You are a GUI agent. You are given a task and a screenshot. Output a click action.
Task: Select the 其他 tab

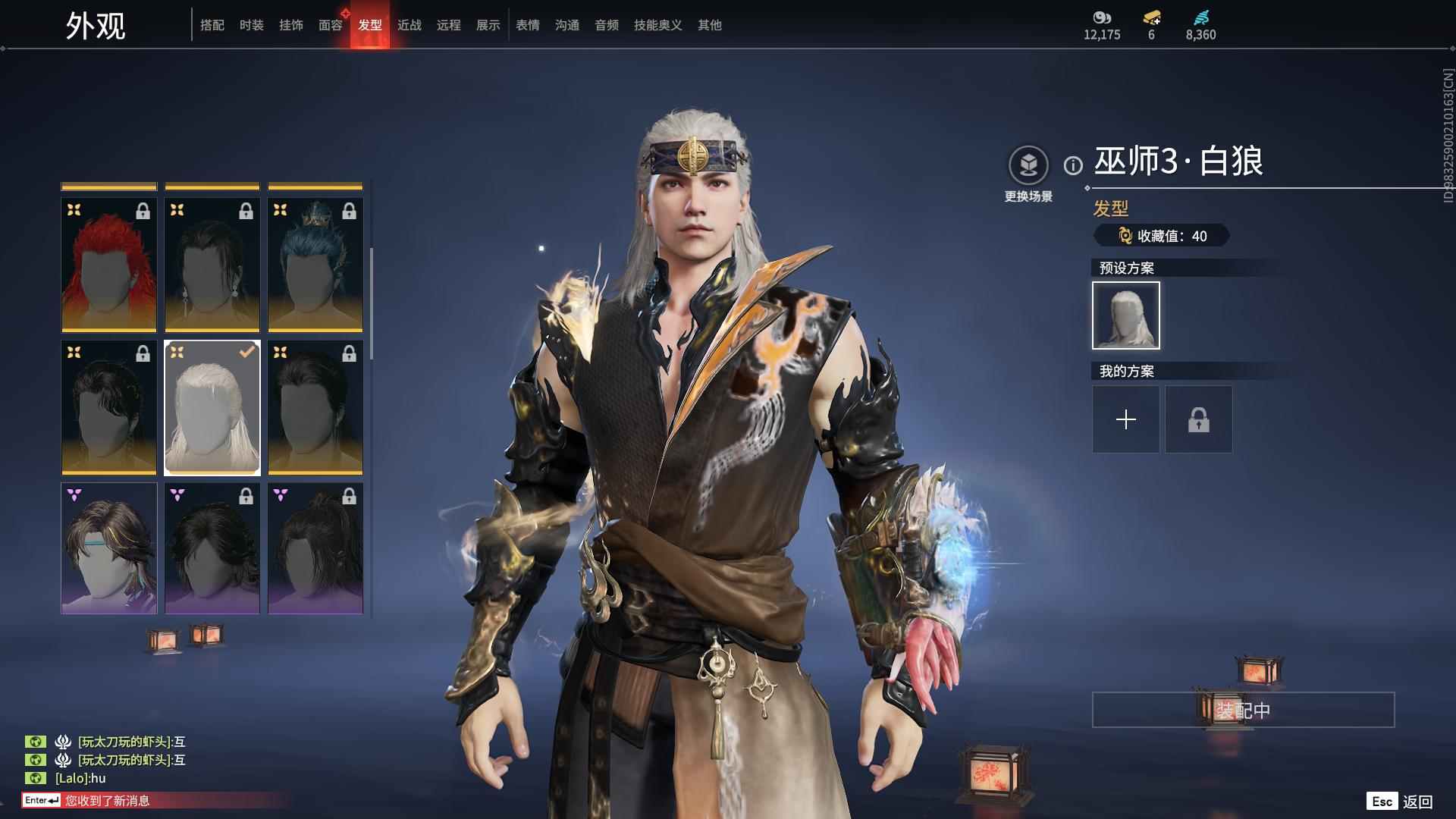coord(710,25)
